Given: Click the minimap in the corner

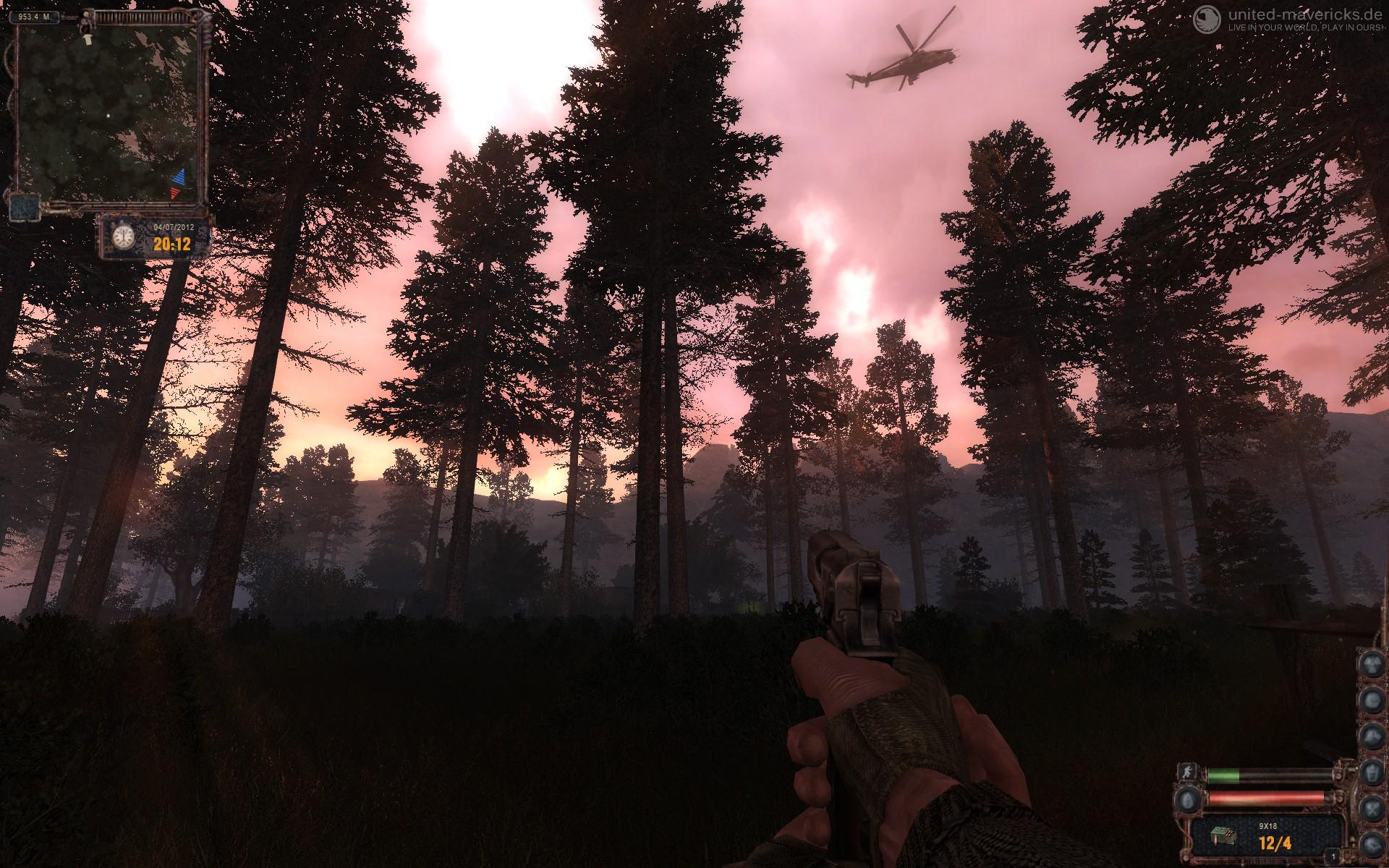Looking at the screenshot, I should point(107,110).
